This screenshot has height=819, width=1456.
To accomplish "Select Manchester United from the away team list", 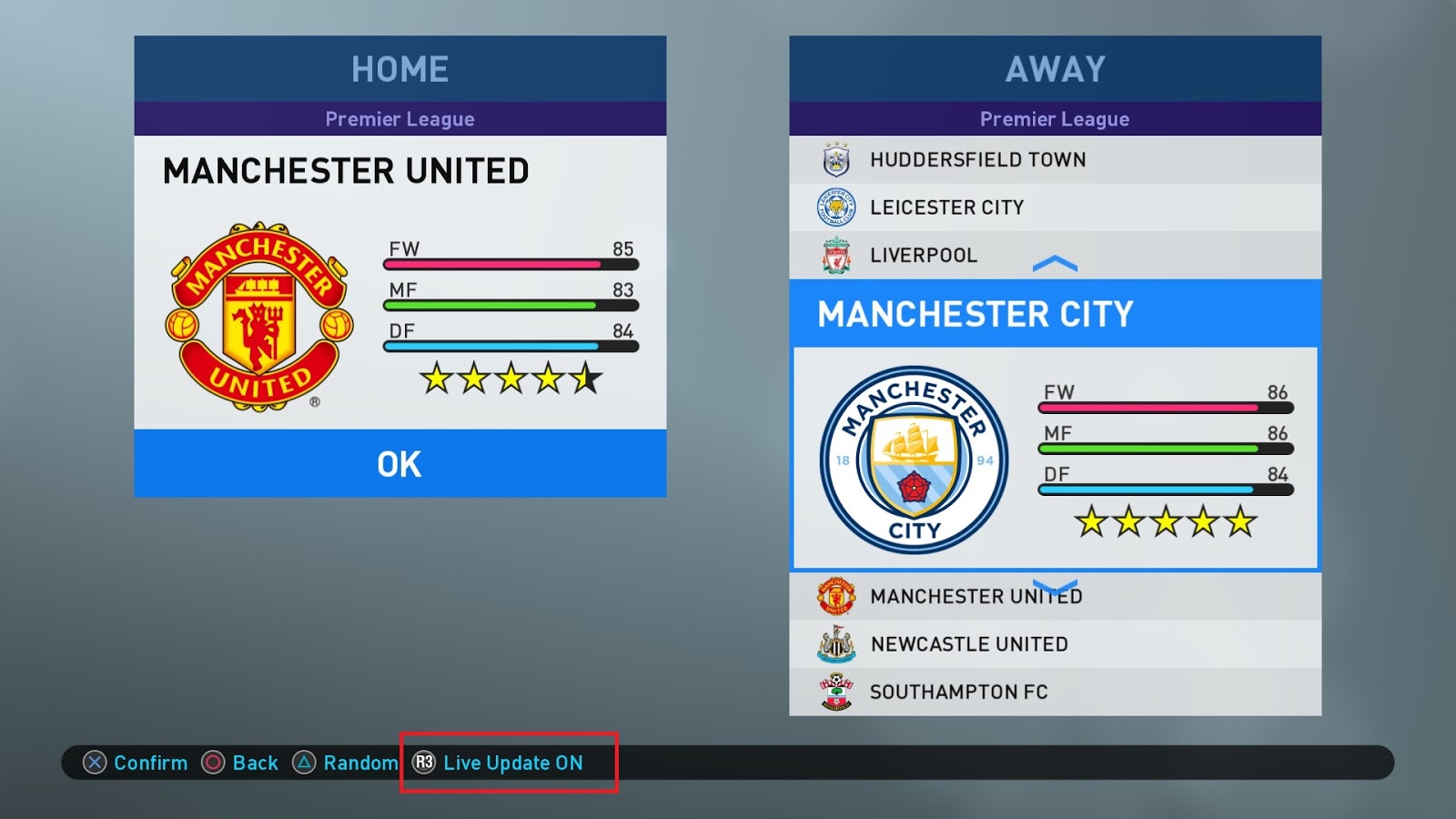I will (x=976, y=596).
